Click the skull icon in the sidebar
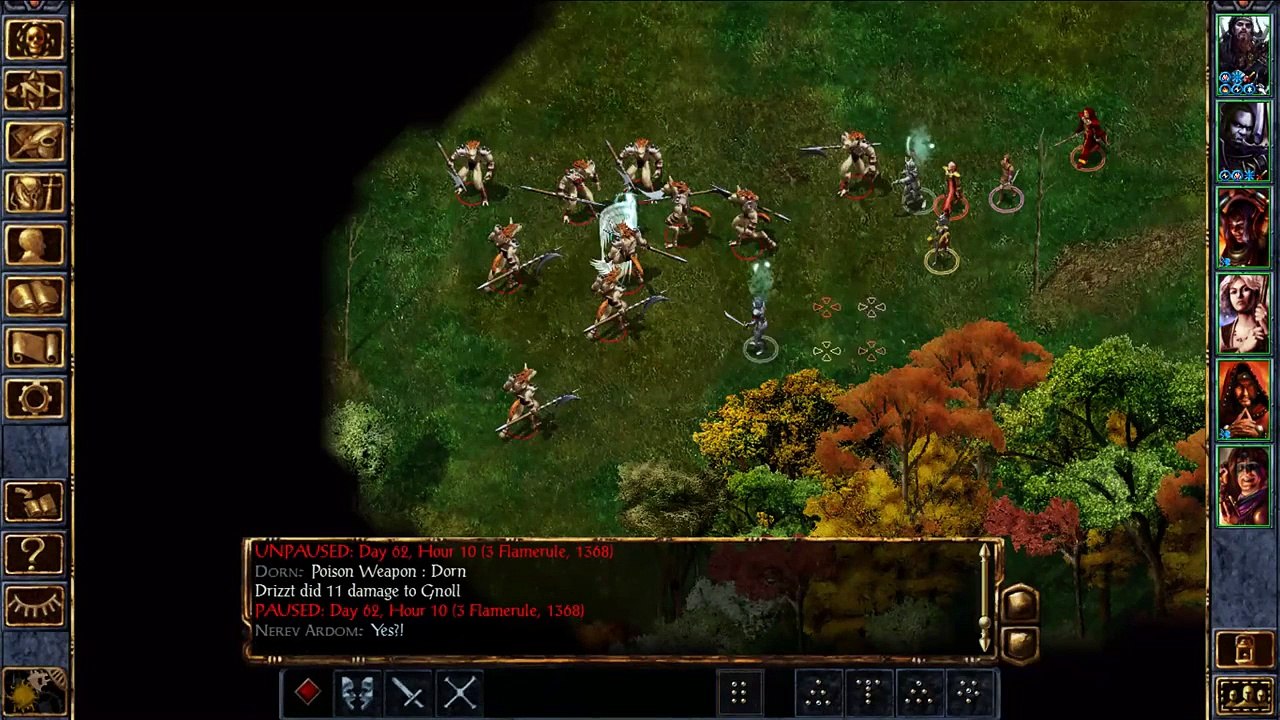 pos(35,40)
